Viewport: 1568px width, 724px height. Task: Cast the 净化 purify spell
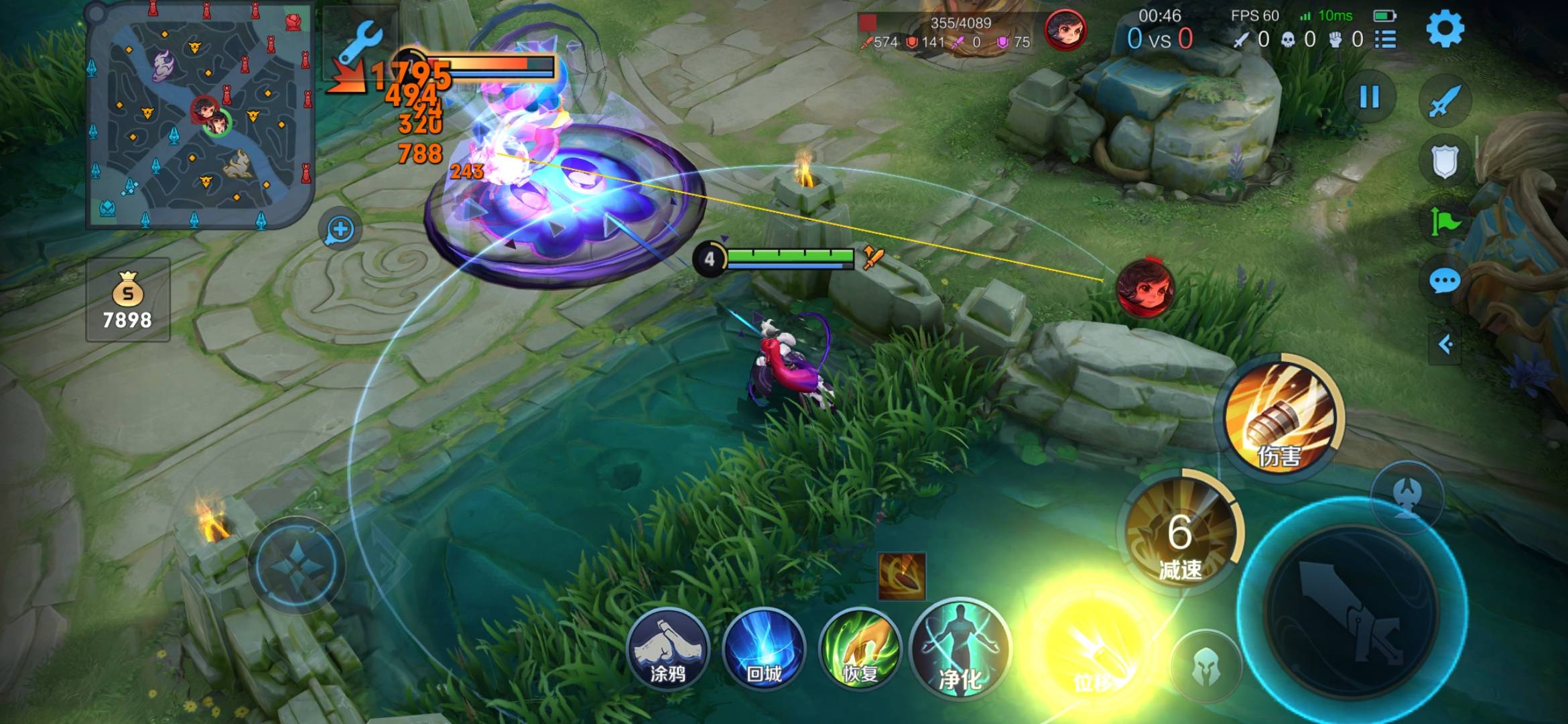tap(960, 649)
